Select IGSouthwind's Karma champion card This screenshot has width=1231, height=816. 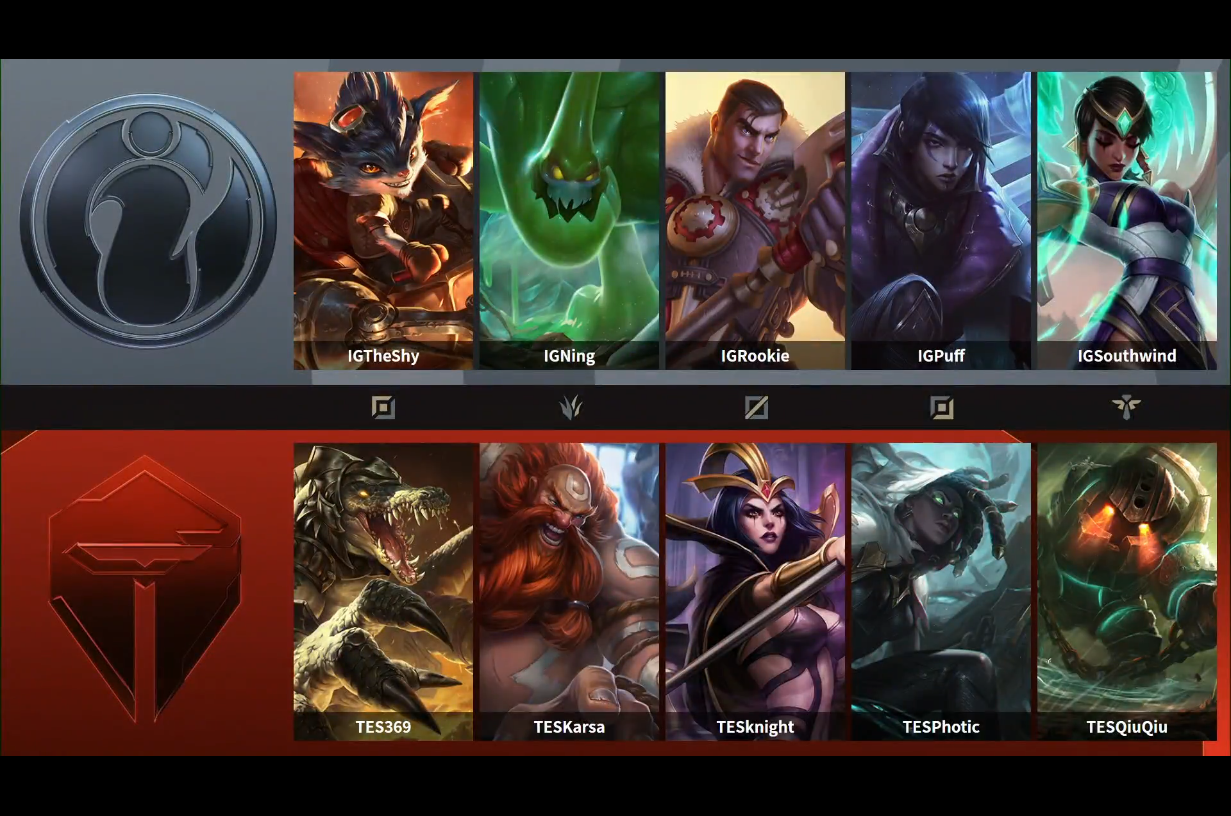1127,220
